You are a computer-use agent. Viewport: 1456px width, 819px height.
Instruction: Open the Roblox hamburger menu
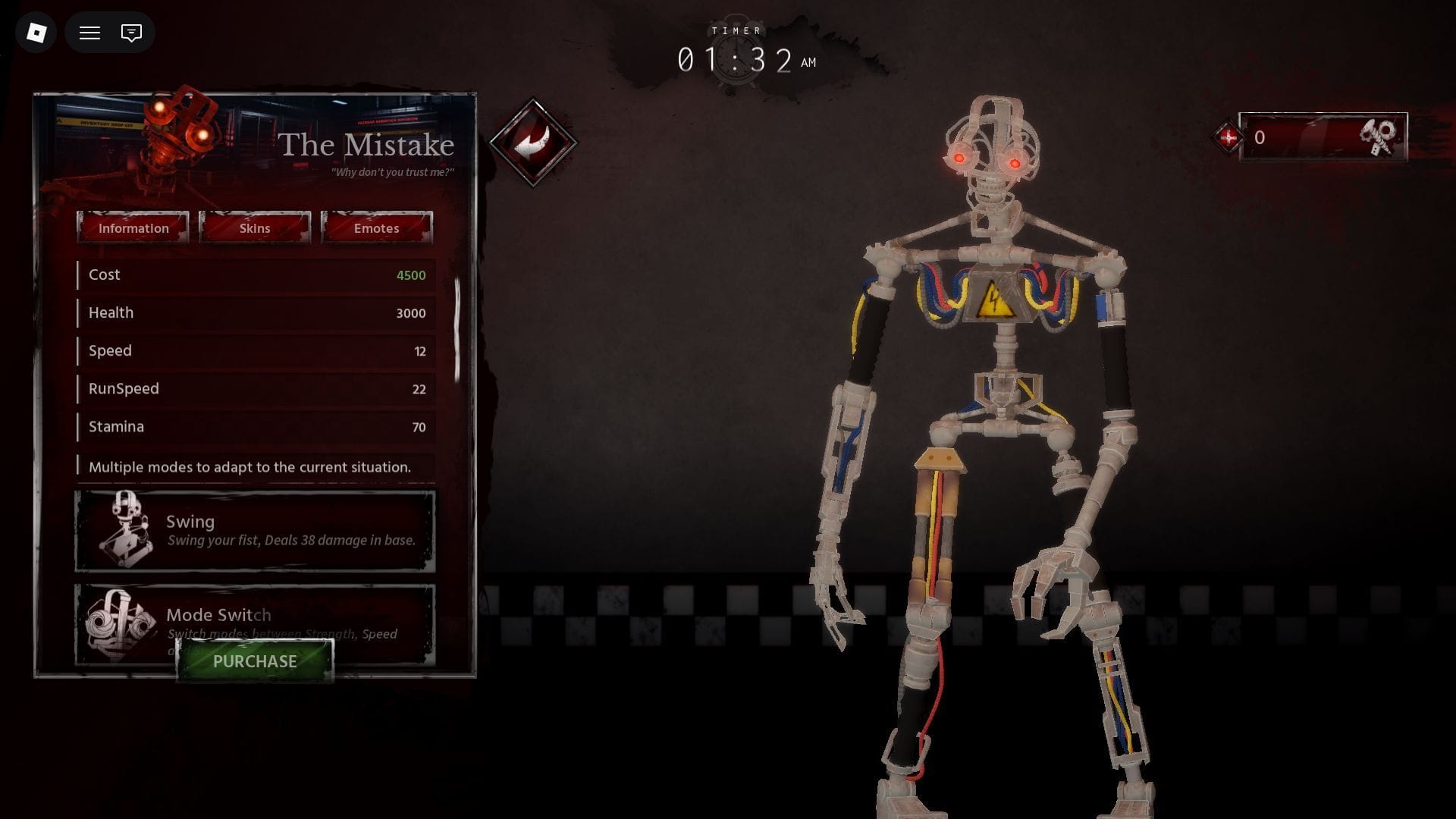click(89, 33)
